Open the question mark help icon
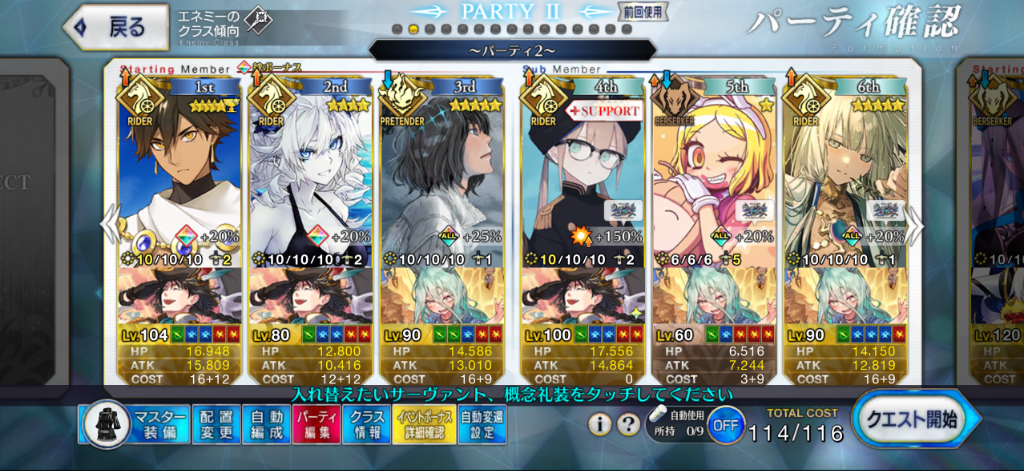The width and height of the screenshot is (1024, 471). [627, 424]
